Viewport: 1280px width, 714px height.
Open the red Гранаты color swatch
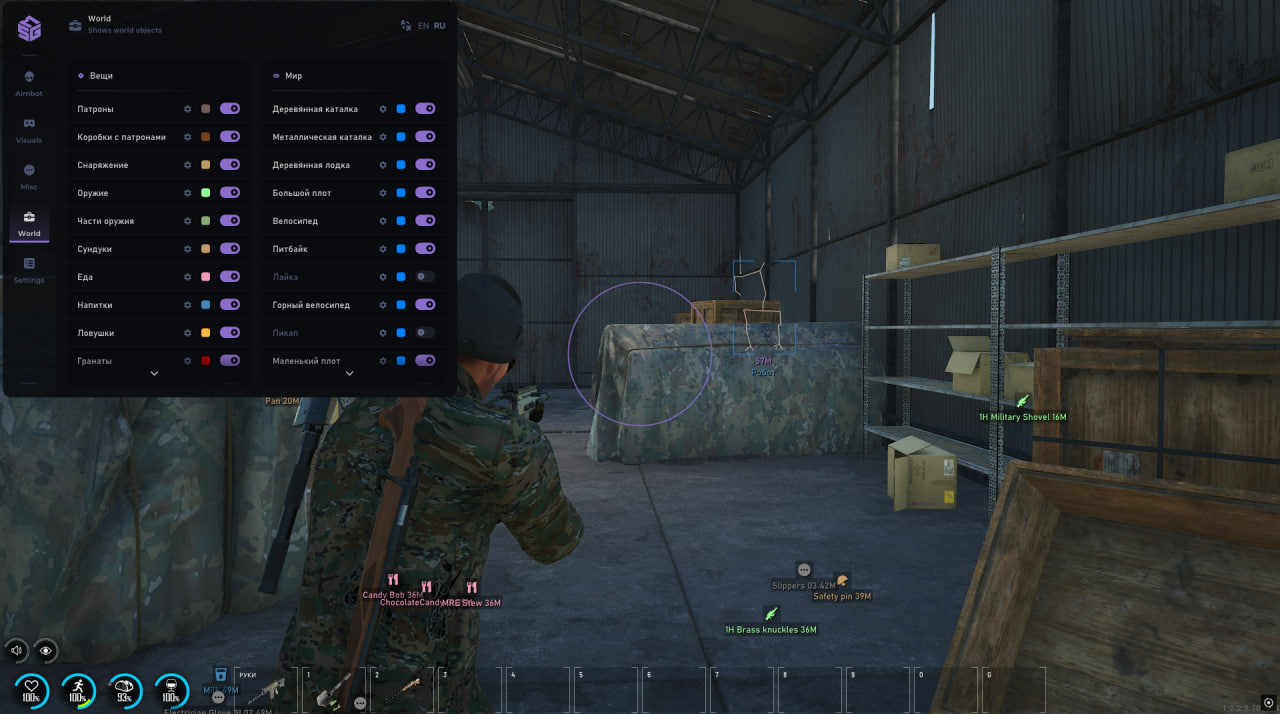(205, 360)
